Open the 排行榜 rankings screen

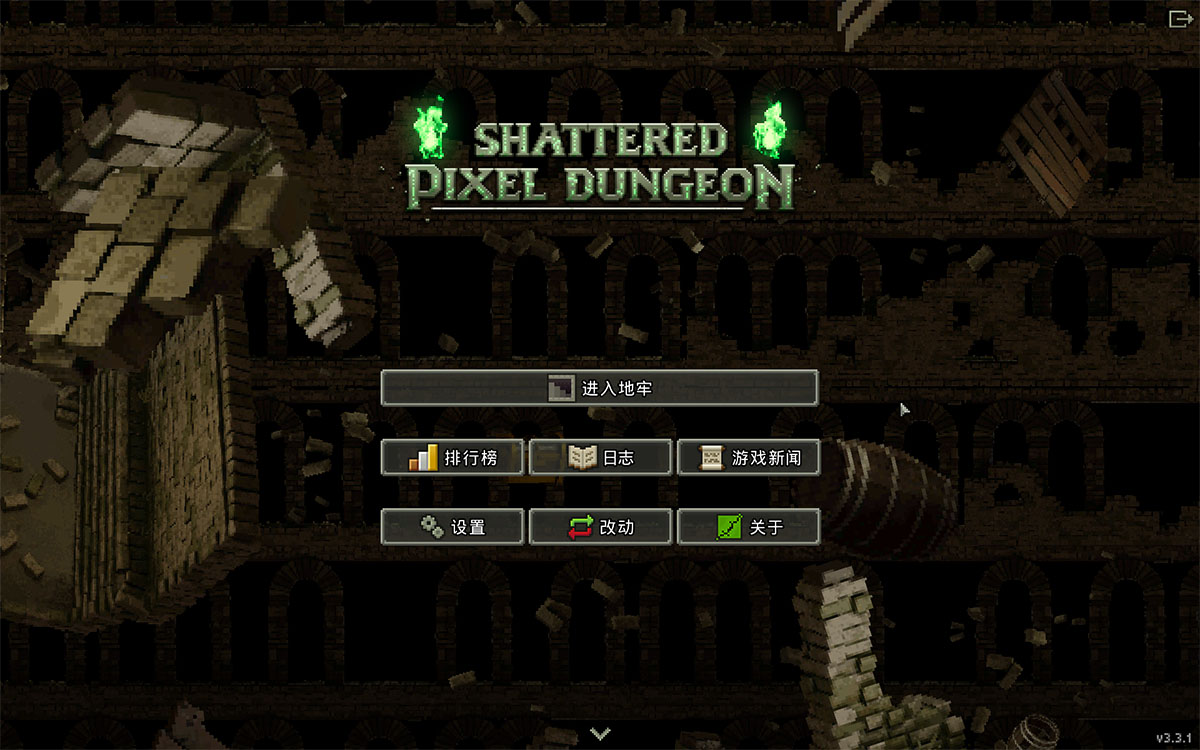(452, 458)
